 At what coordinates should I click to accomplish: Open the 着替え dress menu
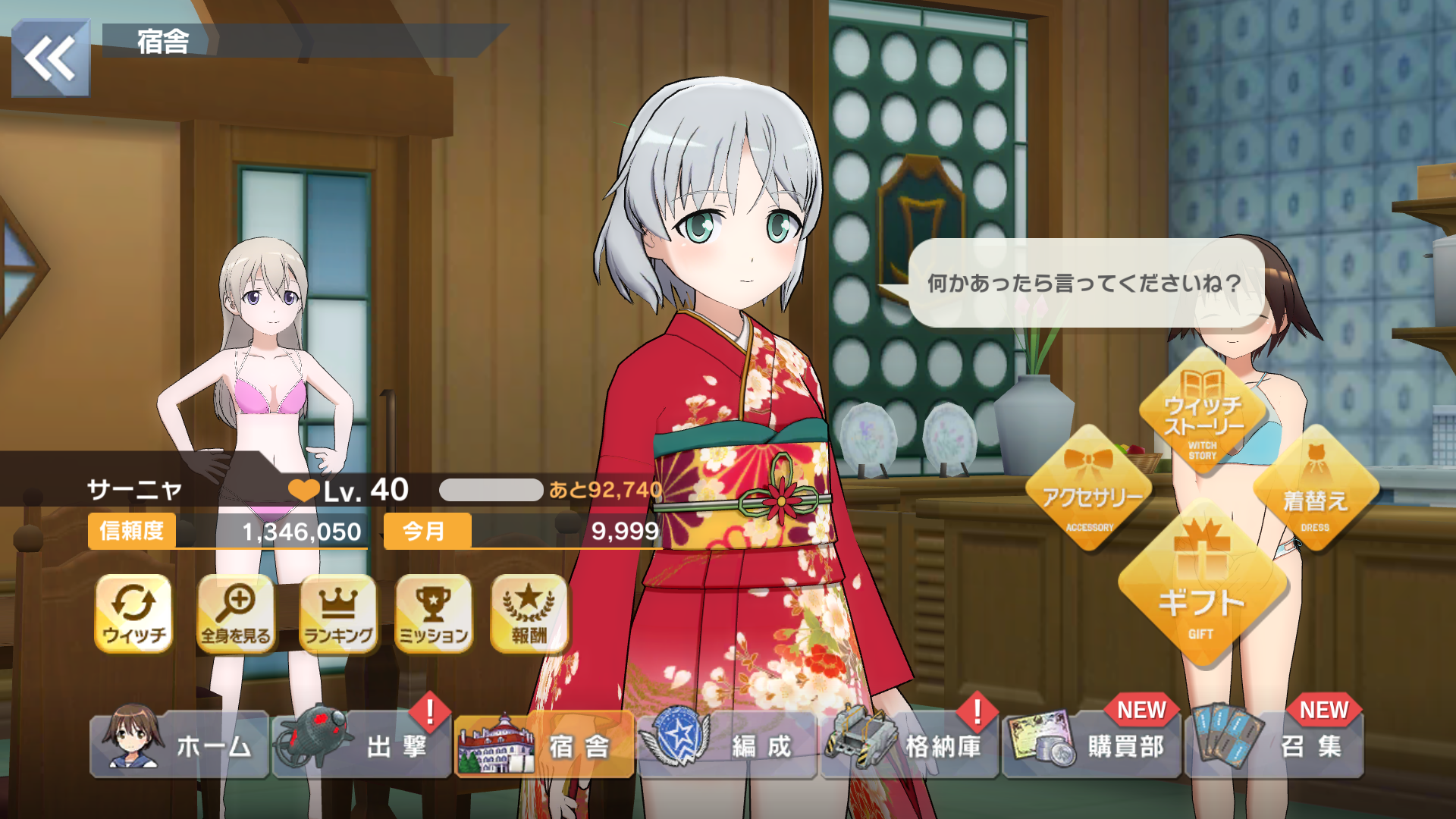pyautogui.click(x=1315, y=489)
